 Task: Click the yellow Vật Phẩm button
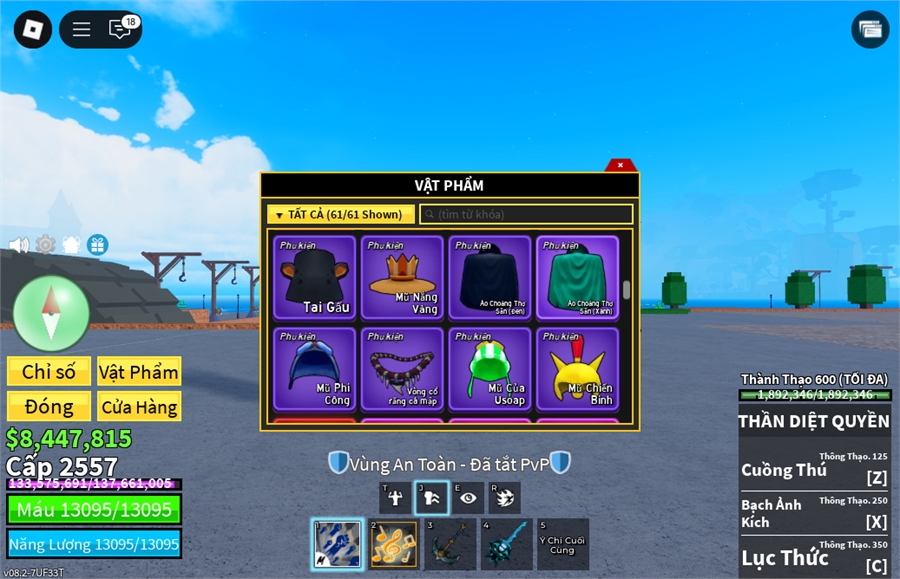point(139,372)
